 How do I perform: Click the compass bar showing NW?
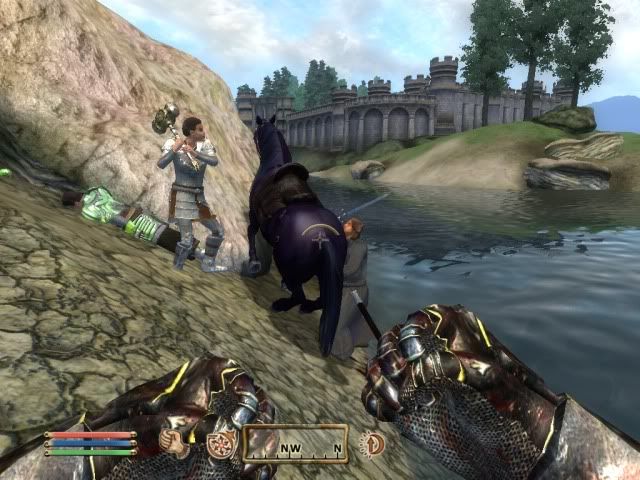[x=295, y=444]
